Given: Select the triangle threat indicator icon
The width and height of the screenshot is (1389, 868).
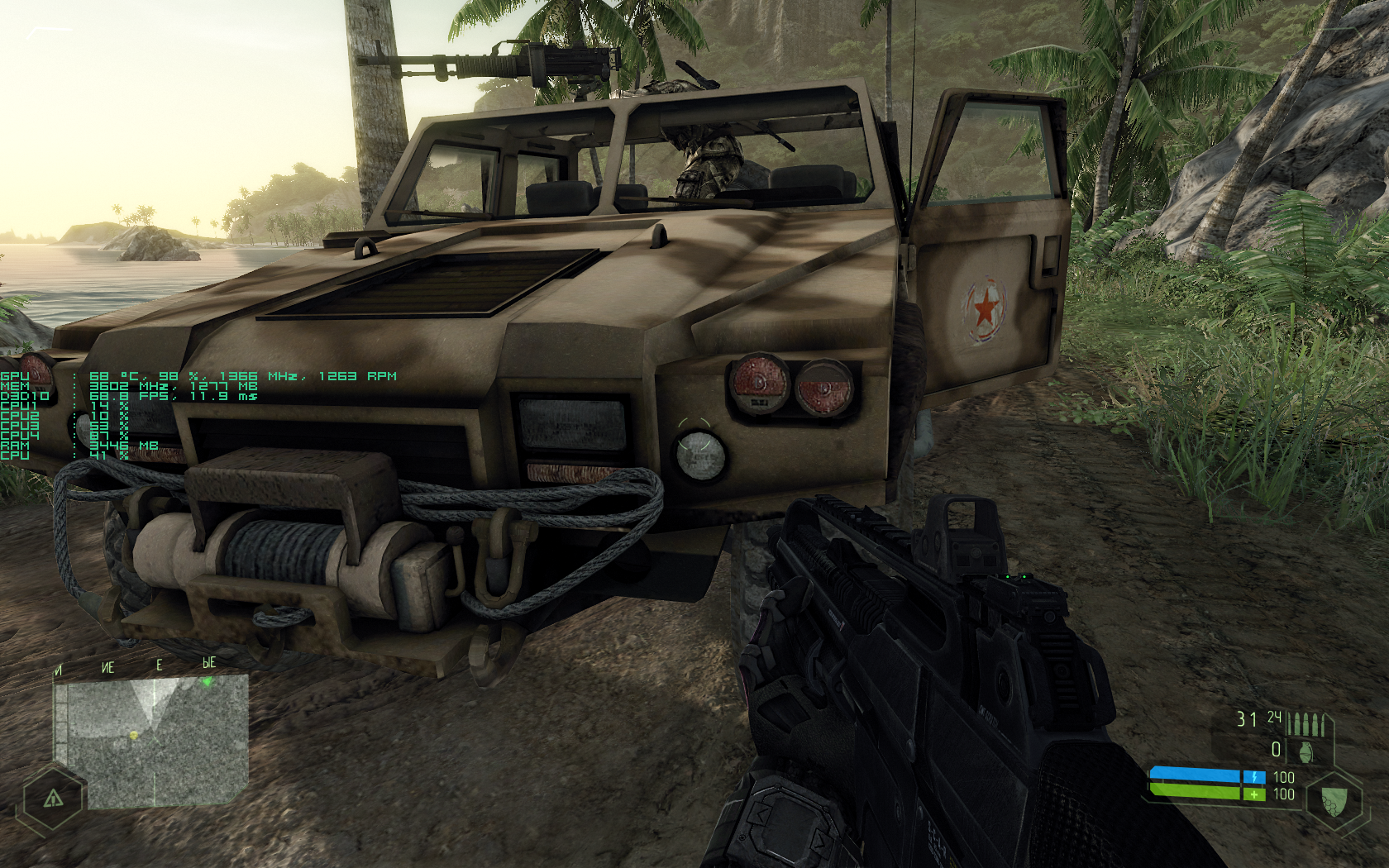Looking at the screenshot, I should coord(53,798).
